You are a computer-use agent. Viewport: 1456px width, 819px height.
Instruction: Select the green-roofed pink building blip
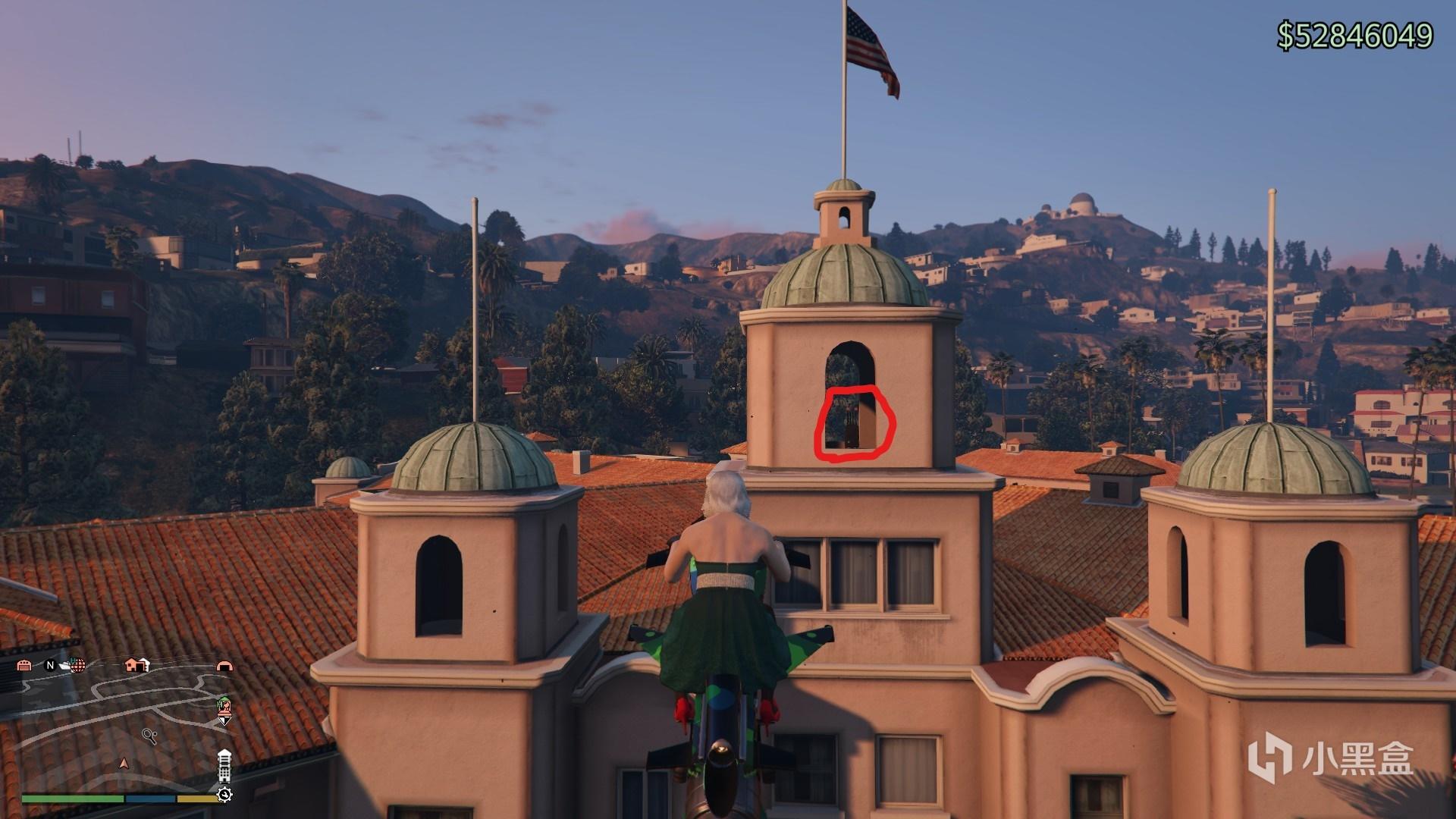(x=224, y=708)
